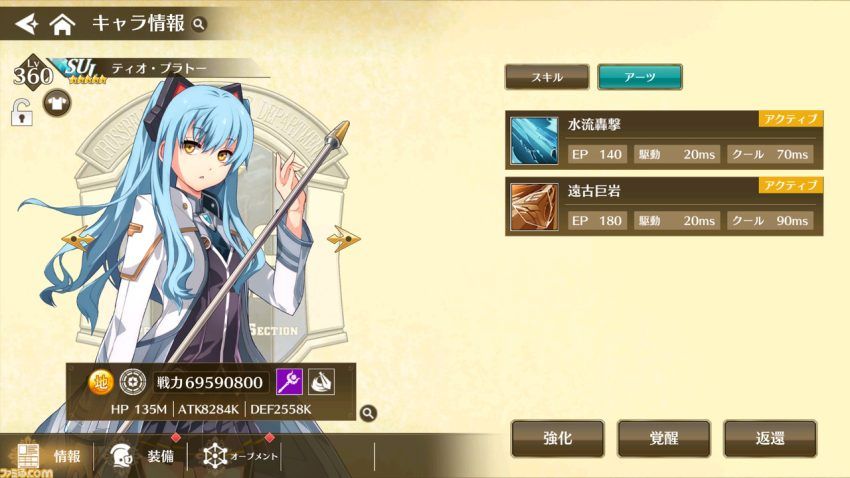The width and height of the screenshot is (850, 478).
Task: Switch to the スキル tab
Action: (x=547, y=77)
